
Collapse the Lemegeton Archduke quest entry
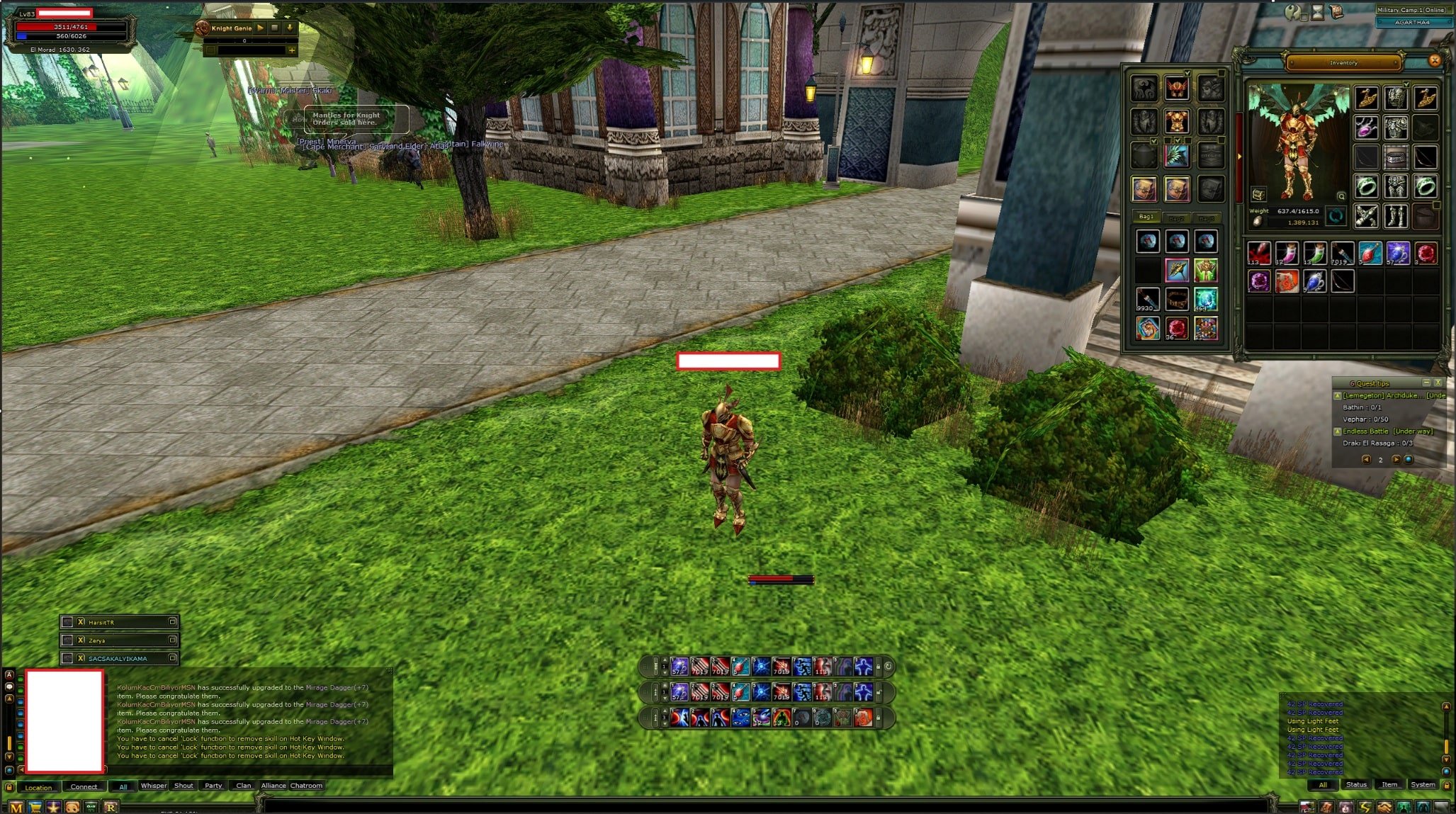pos(1337,396)
